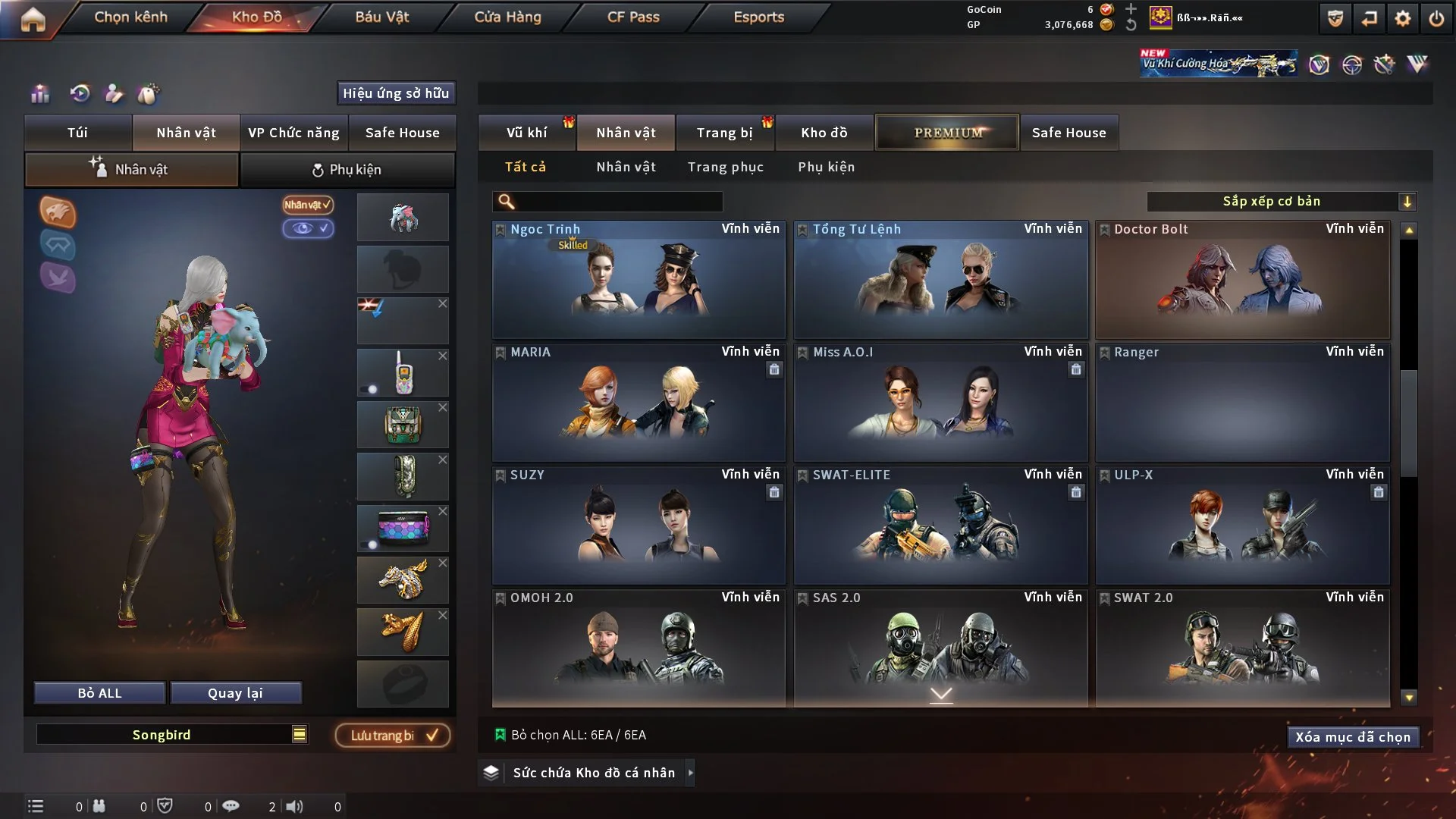This screenshot has height=819, width=1456.
Task: Go to the CF Pass menu
Action: coord(633,17)
